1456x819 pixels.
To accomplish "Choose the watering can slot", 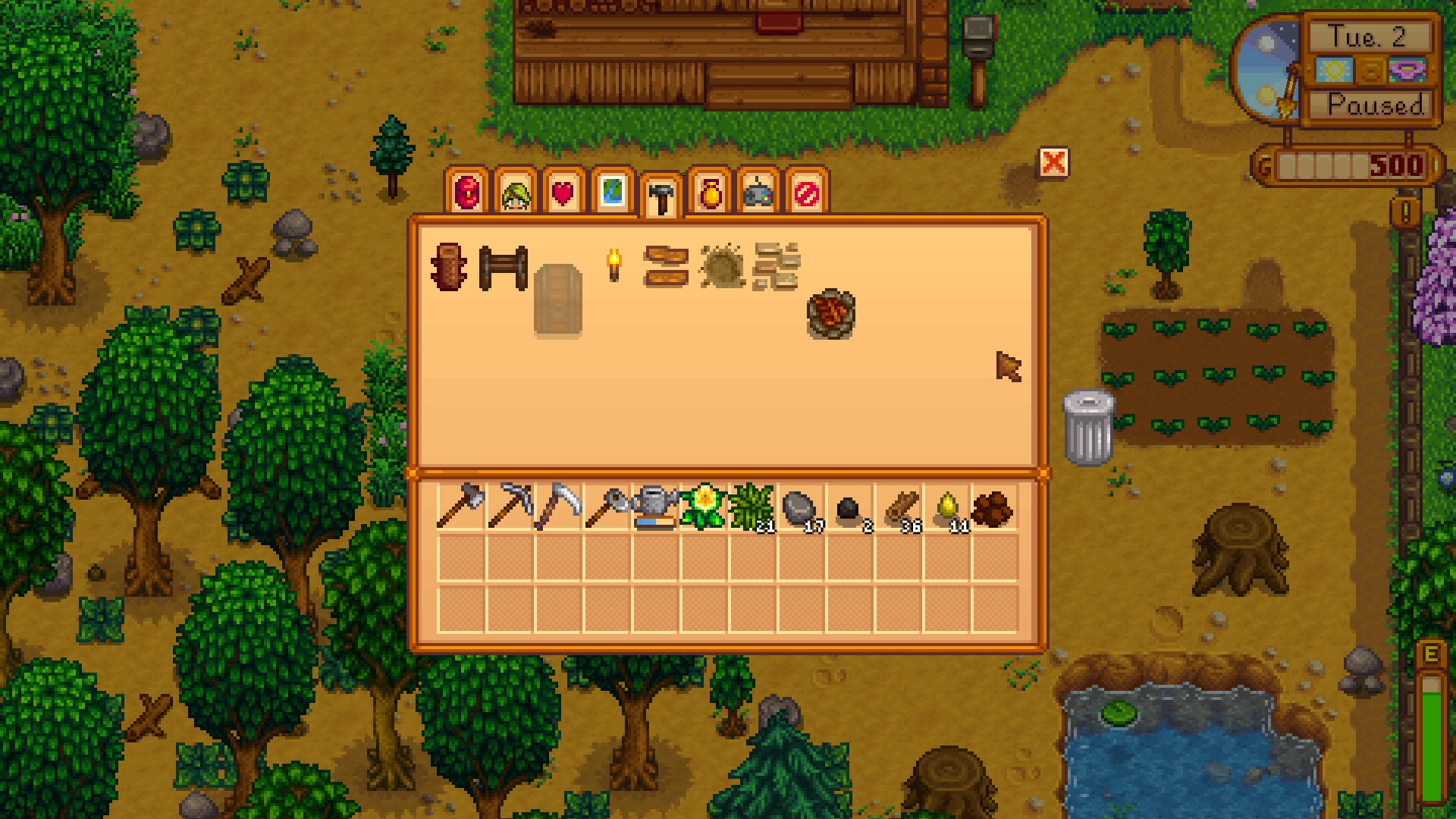I will [x=655, y=506].
